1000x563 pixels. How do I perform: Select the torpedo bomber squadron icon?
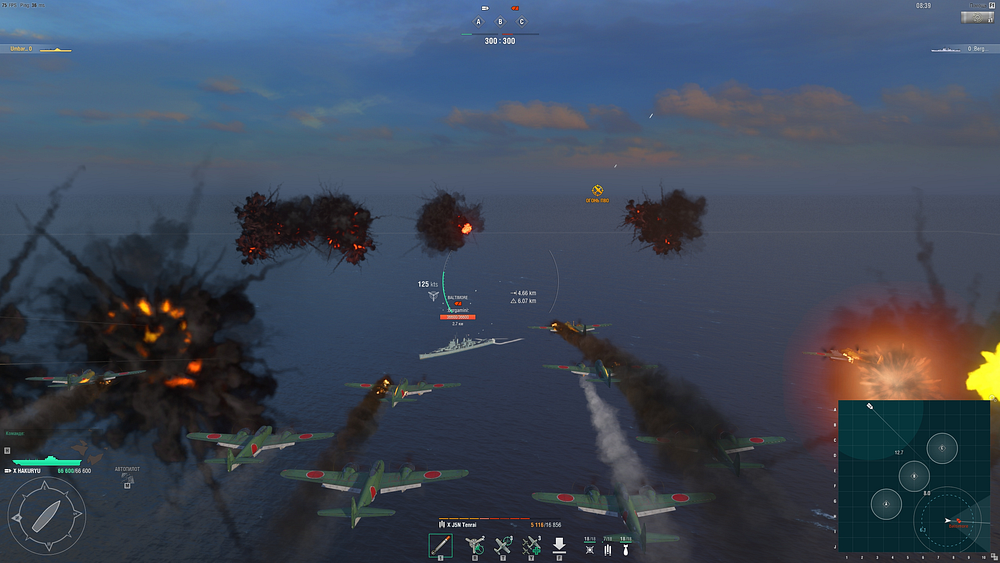point(608,550)
